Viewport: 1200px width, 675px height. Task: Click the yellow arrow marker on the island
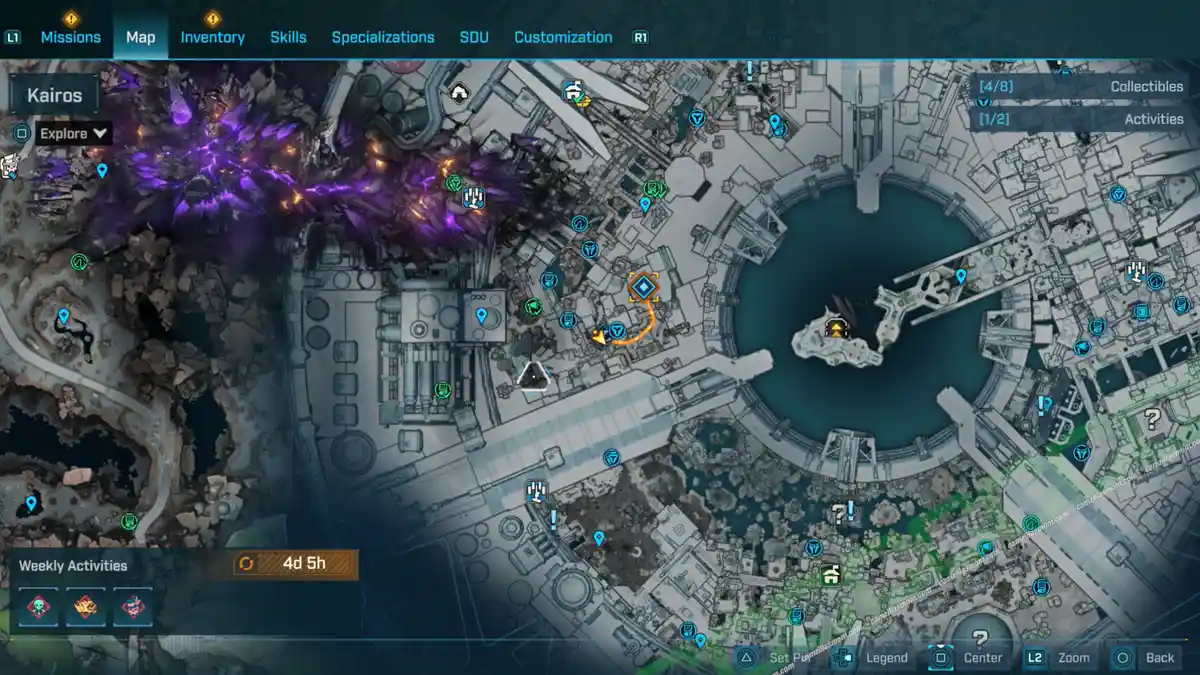834,327
